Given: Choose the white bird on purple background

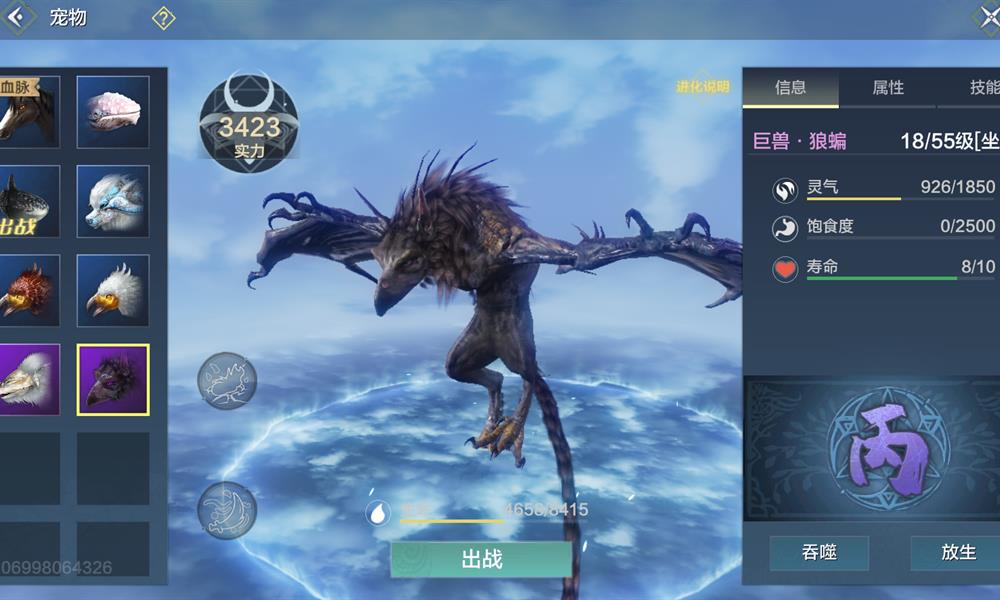Looking at the screenshot, I should click(x=28, y=380).
